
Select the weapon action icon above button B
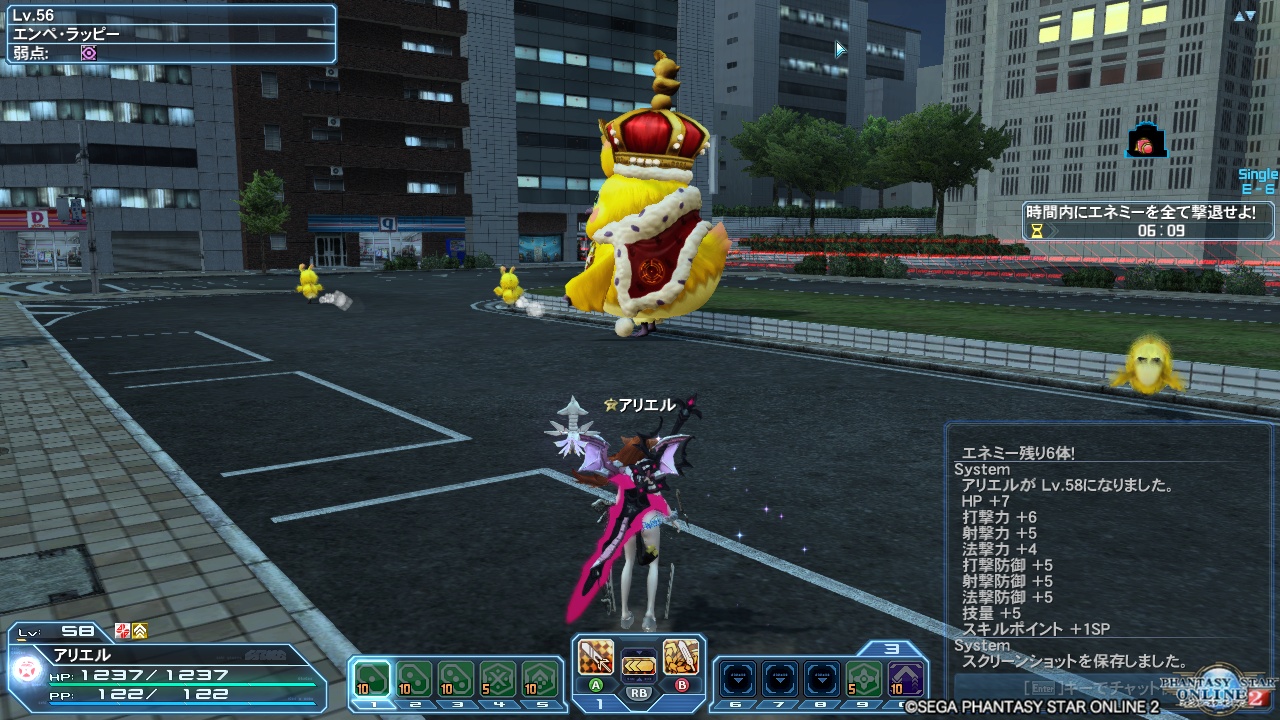tap(680, 658)
